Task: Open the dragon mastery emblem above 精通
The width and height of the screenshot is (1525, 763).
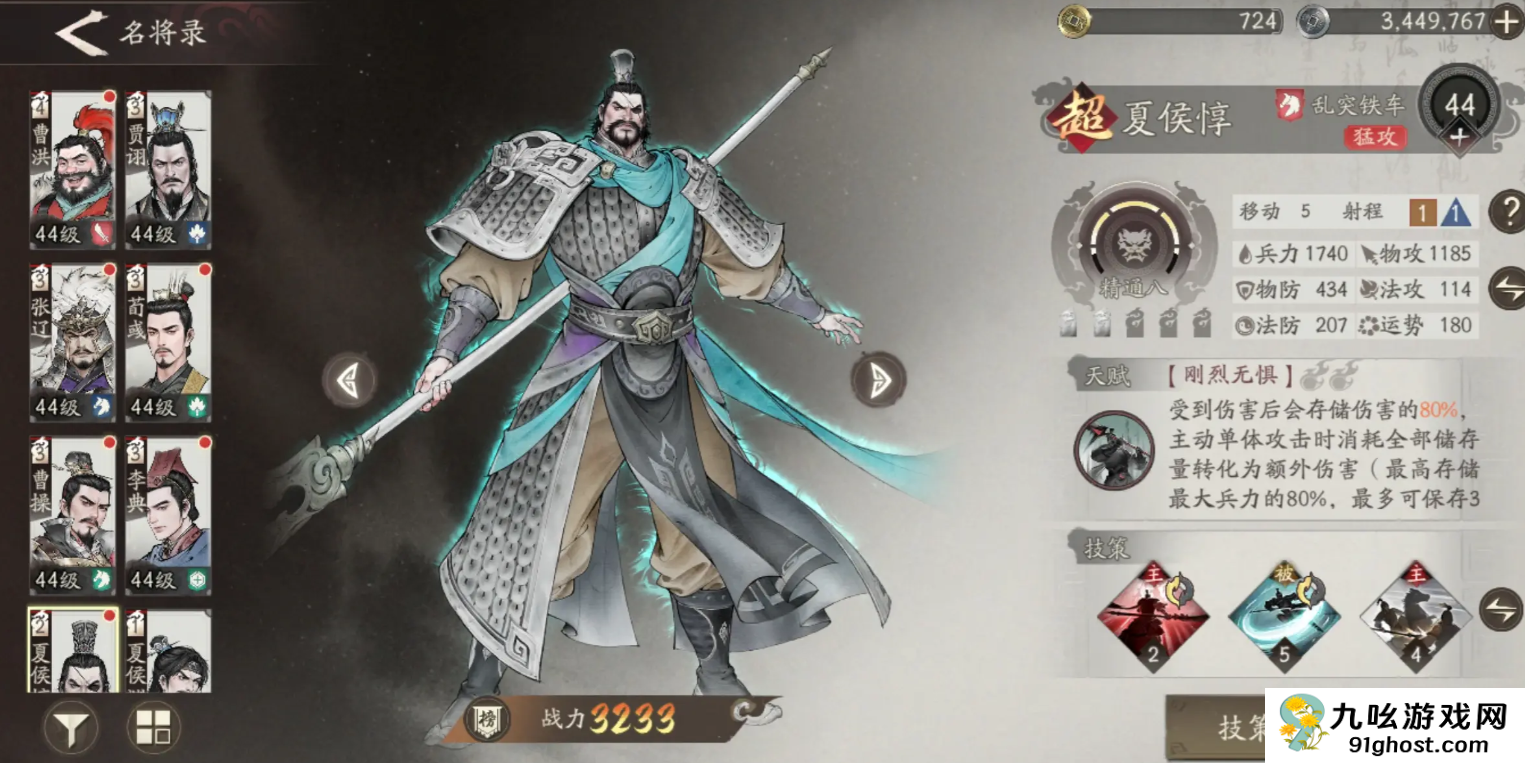Action: coord(1135,242)
